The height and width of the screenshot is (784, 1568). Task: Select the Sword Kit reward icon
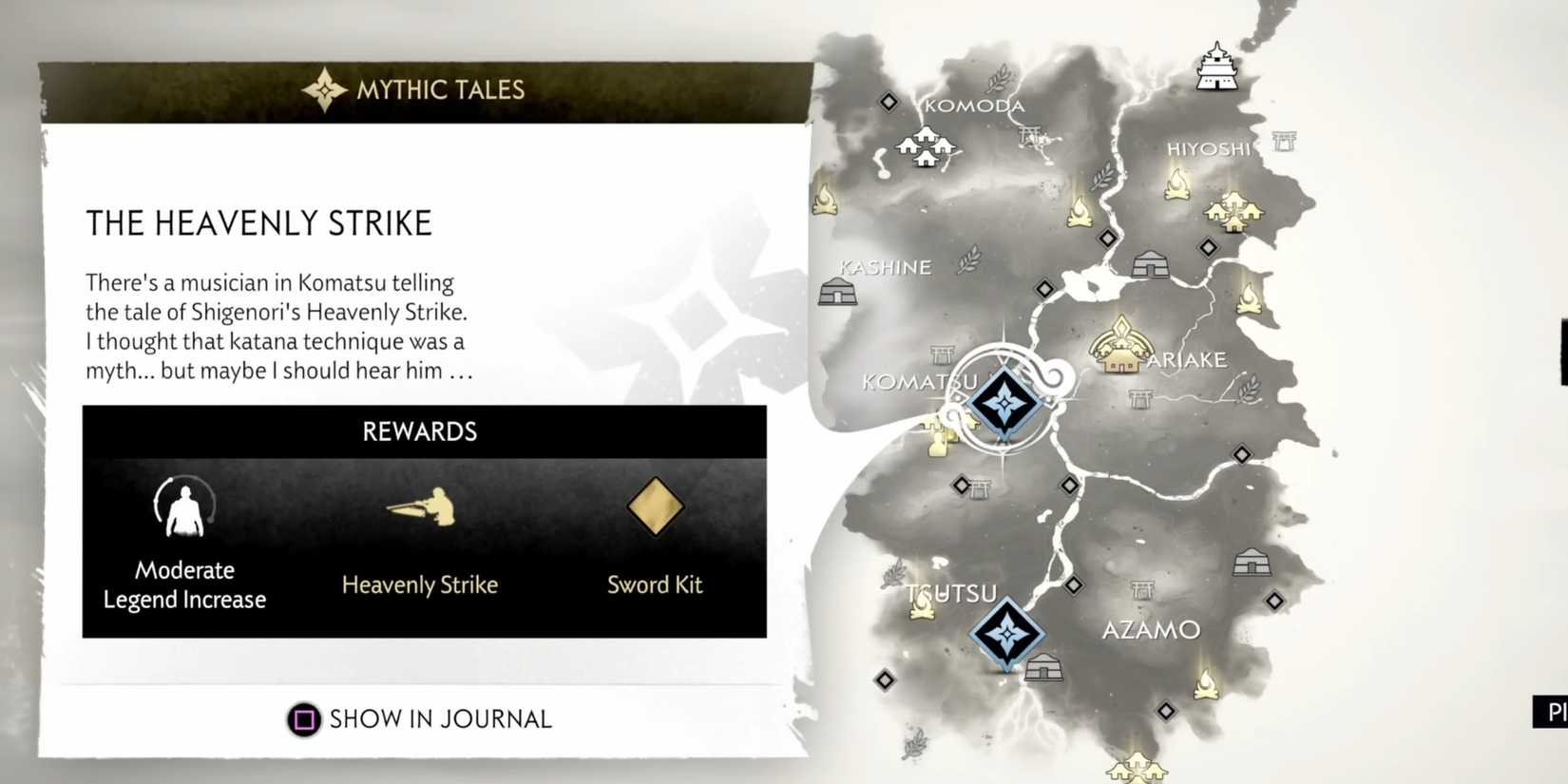coord(654,507)
